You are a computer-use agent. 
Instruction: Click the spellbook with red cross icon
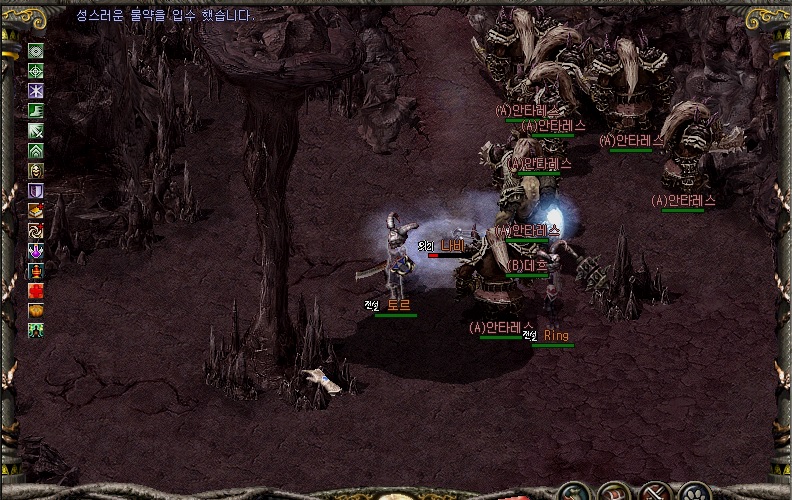[36, 211]
